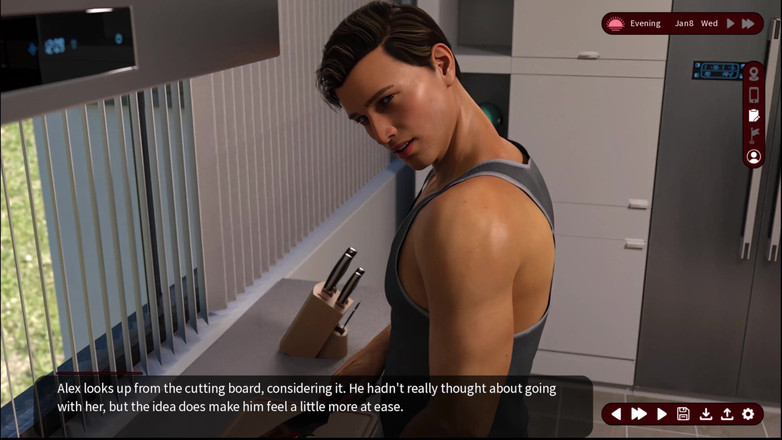Open the flag objectives icon

(x=754, y=136)
